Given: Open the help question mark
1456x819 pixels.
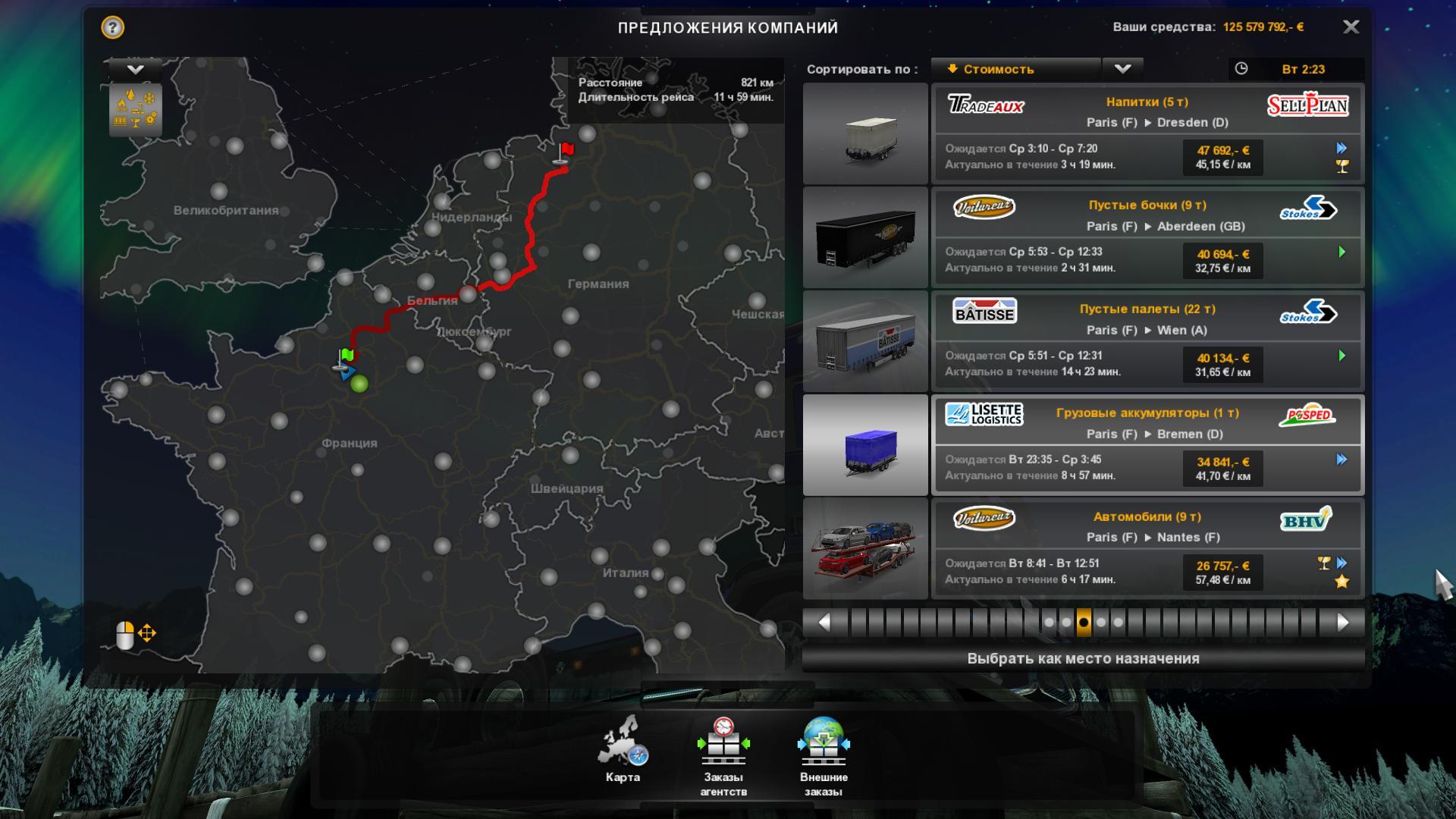Looking at the screenshot, I should pyautogui.click(x=112, y=28).
